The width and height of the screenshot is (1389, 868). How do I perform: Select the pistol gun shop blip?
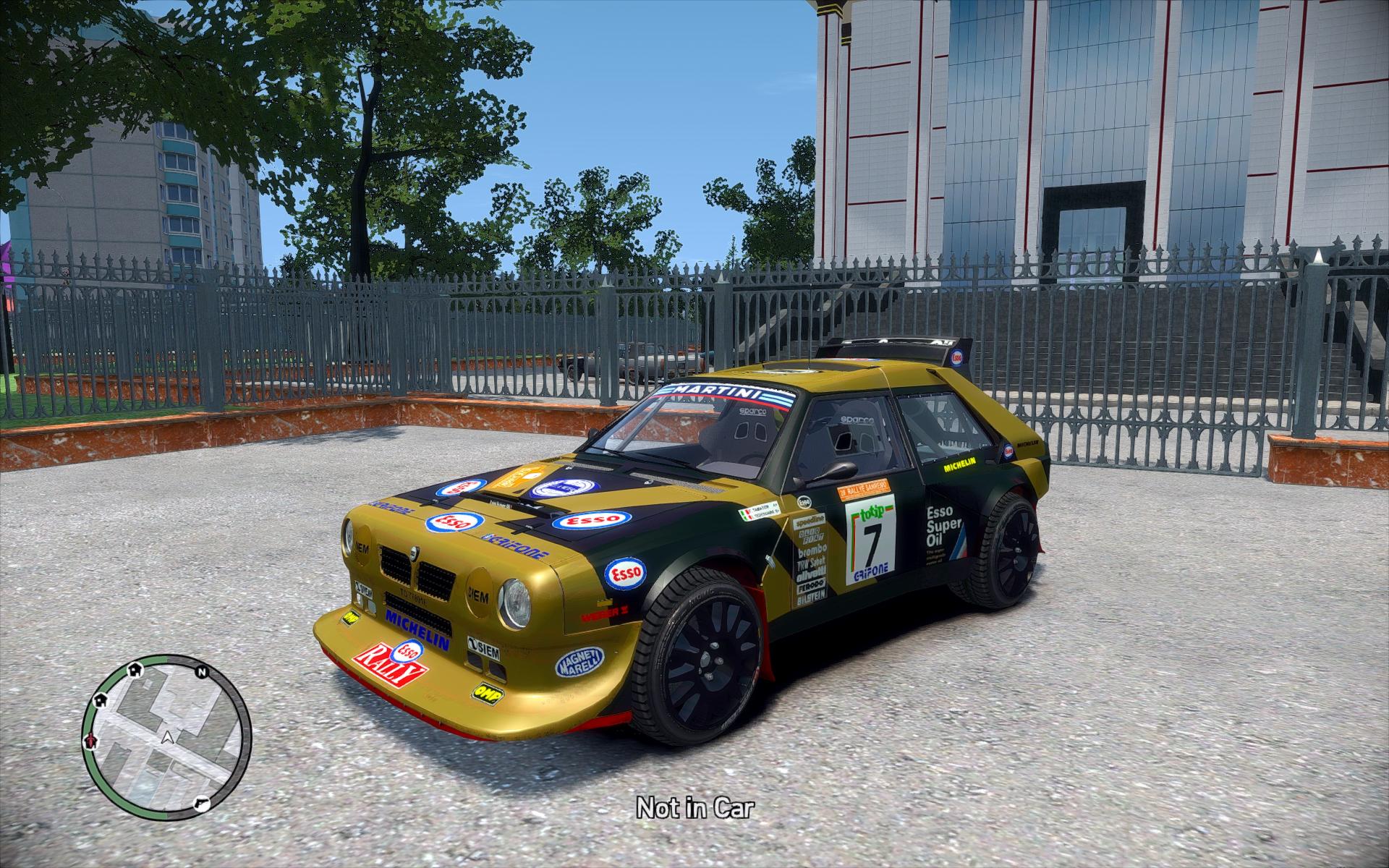[203, 801]
